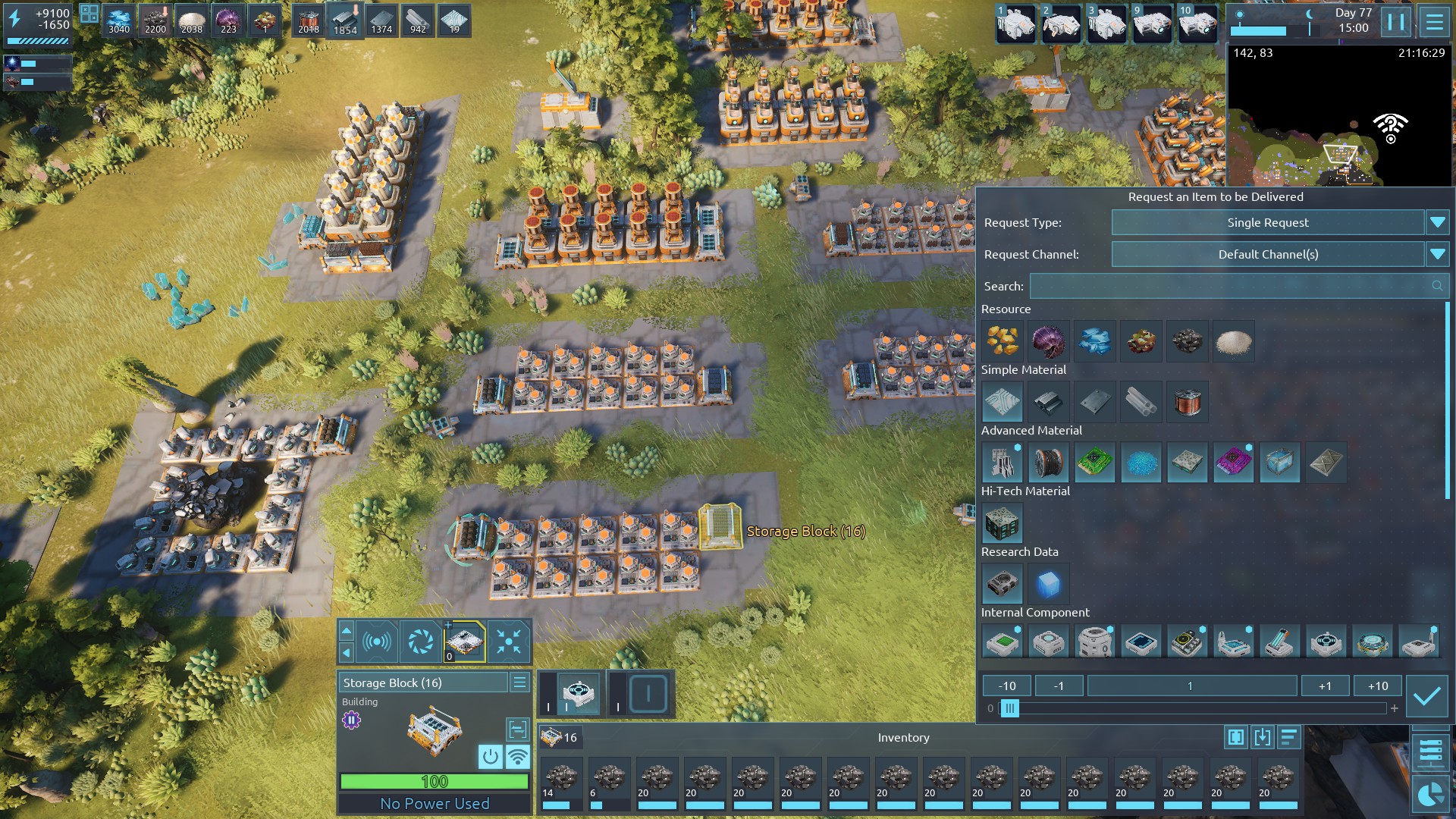Select the gold ore resource icon
Image resolution: width=1456 pixels, height=819 pixels.
[1002, 341]
